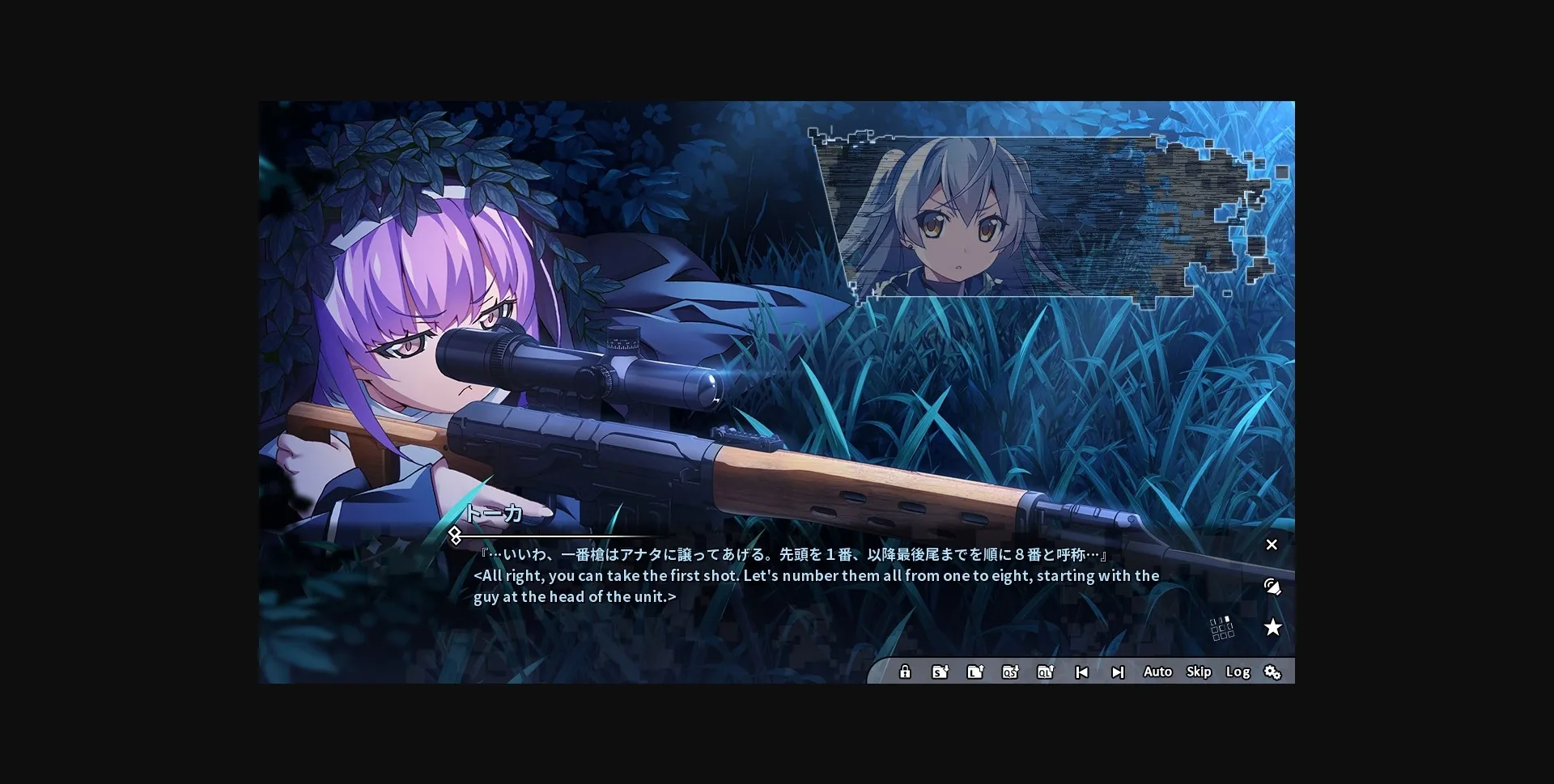Open the message Log
This screenshot has height=784, width=1554.
pos(1238,672)
